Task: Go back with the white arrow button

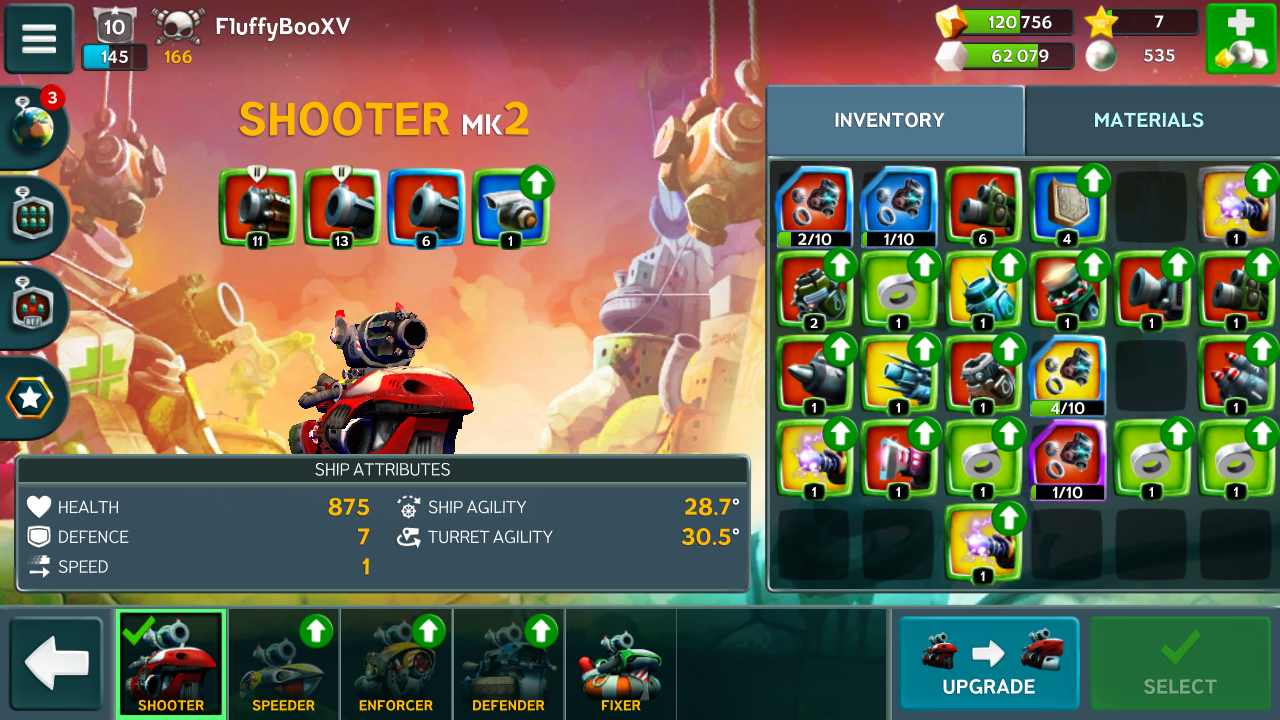Action: coord(56,664)
